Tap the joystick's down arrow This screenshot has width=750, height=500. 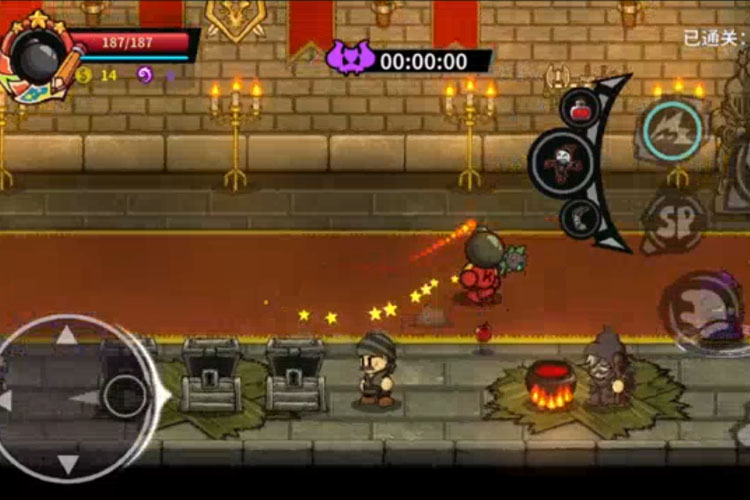tap(67, 463)
